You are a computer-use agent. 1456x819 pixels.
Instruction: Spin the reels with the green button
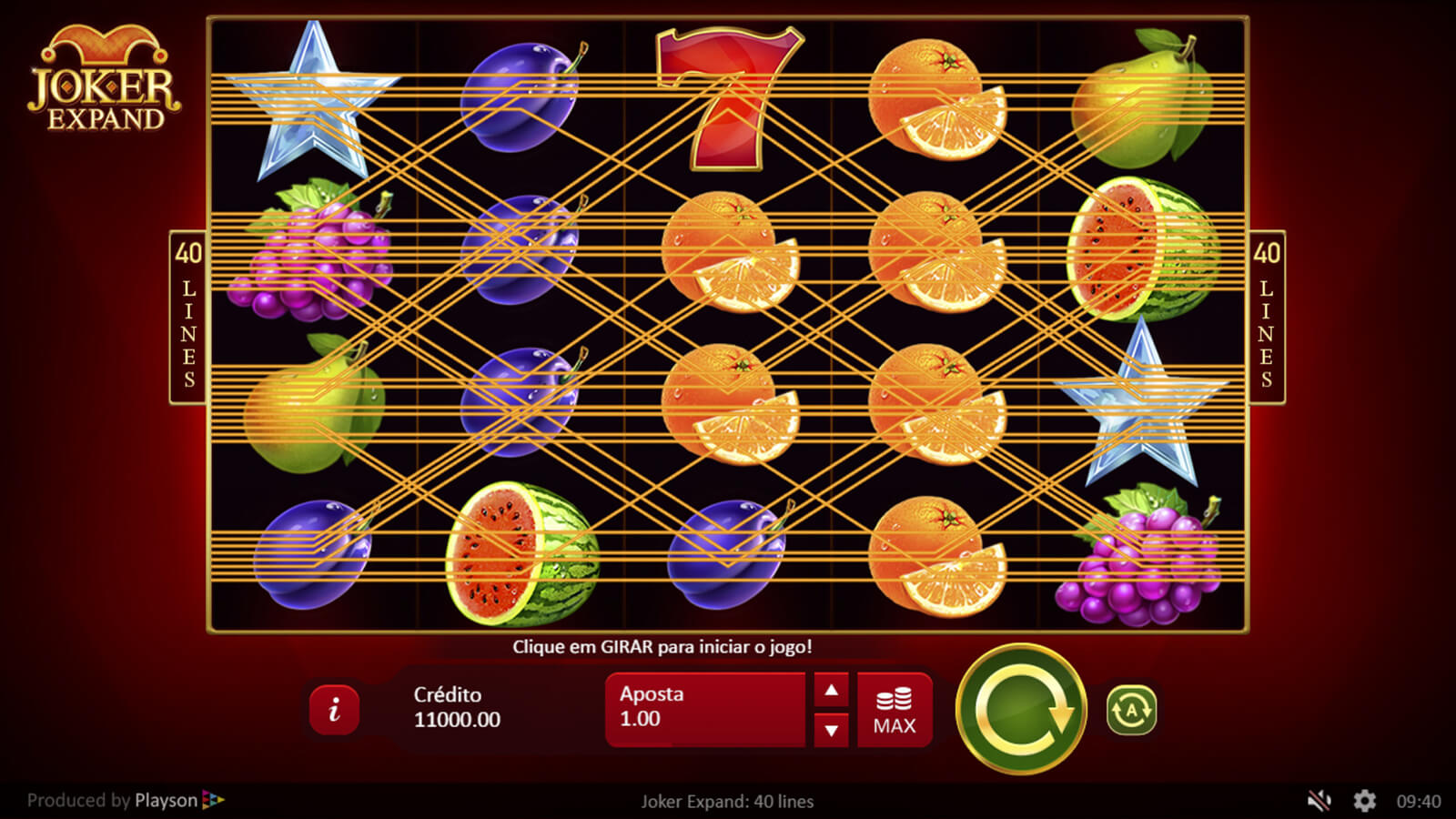(1021, 709)
